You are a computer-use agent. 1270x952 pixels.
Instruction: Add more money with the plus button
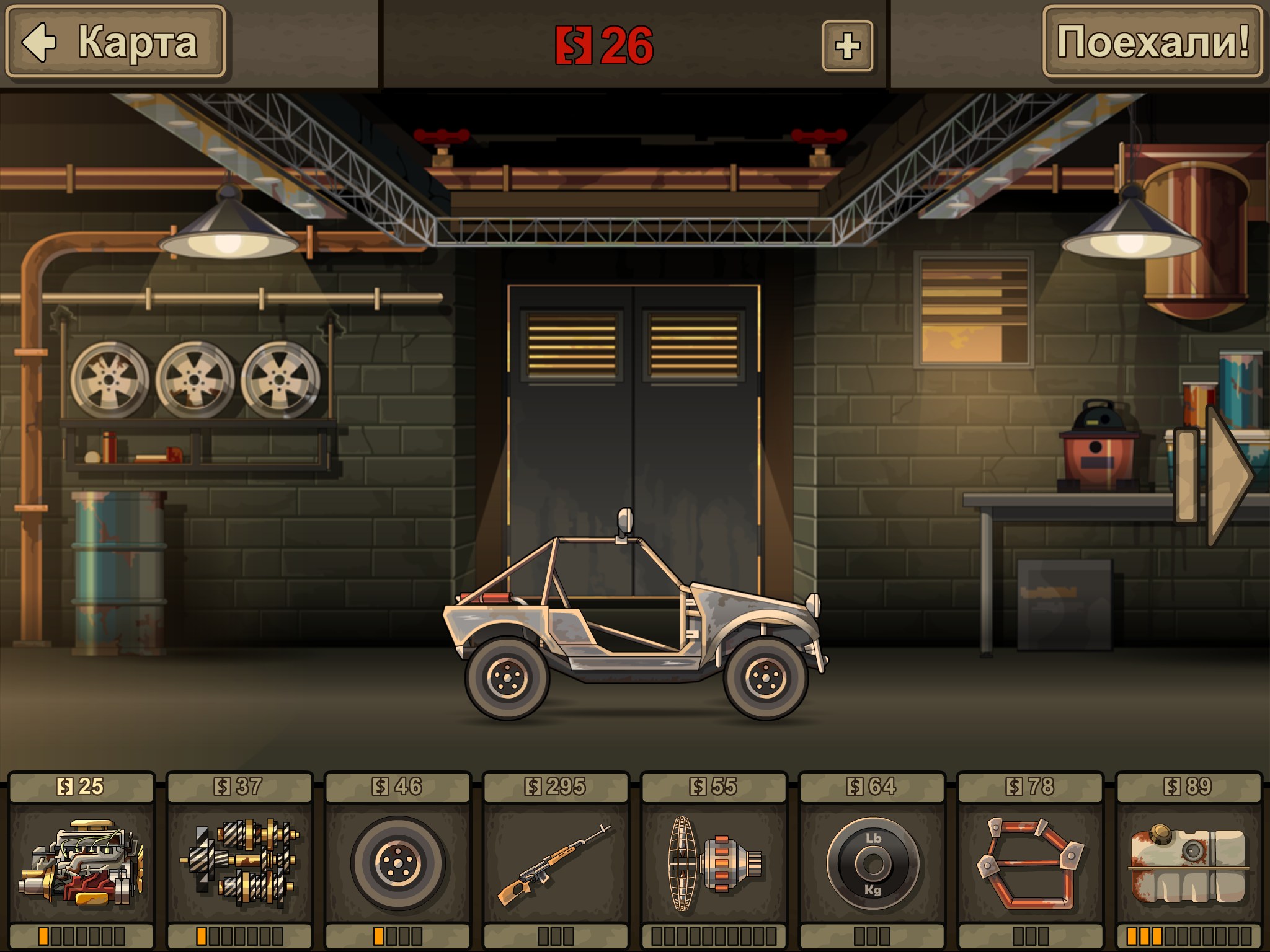[847, 46]
